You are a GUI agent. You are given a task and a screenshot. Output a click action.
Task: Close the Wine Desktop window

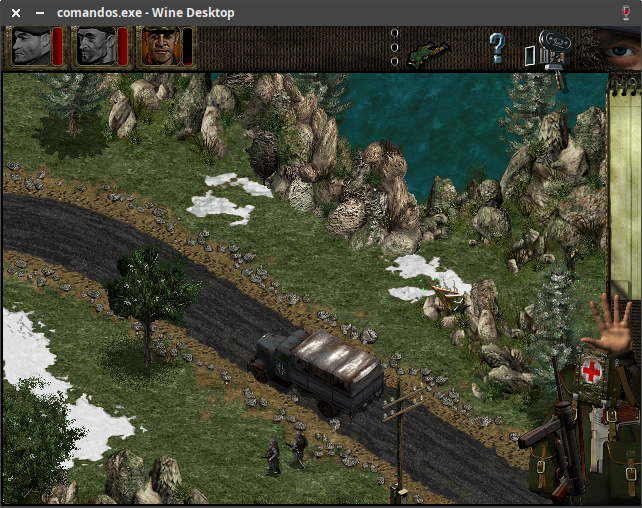[x=16, y=12]
